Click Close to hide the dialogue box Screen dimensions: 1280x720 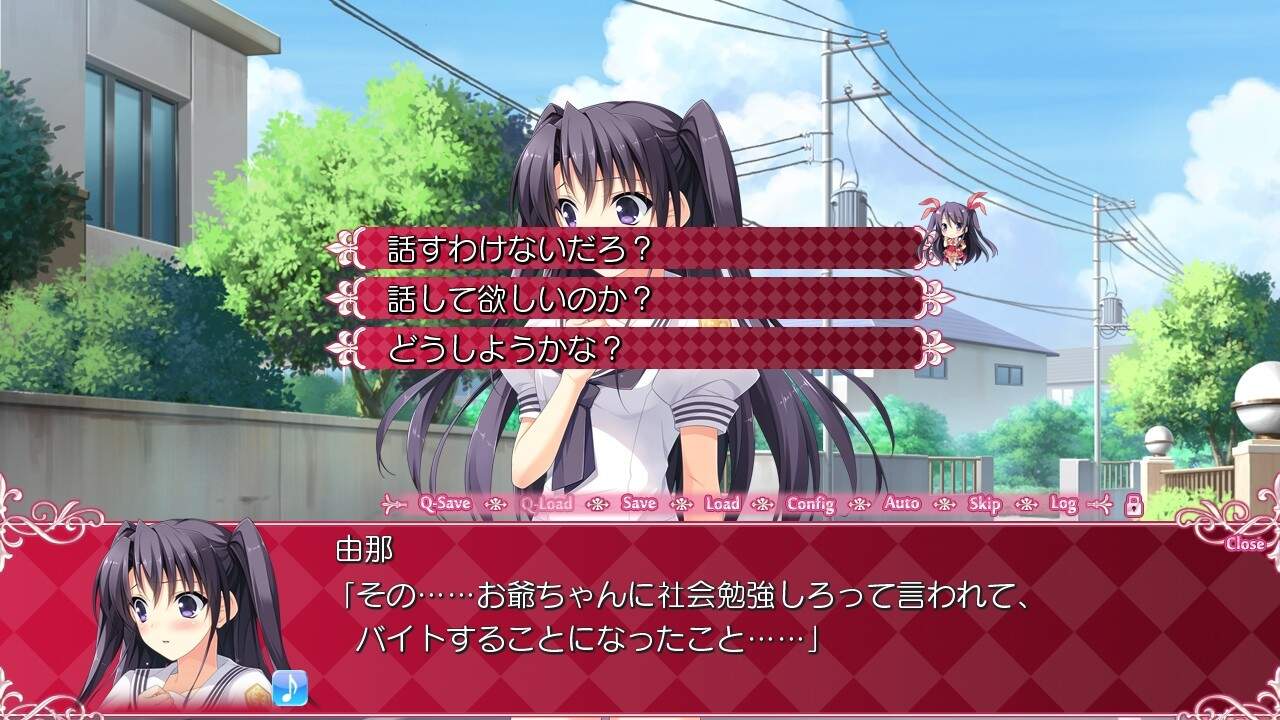(x=1243, y=542)
